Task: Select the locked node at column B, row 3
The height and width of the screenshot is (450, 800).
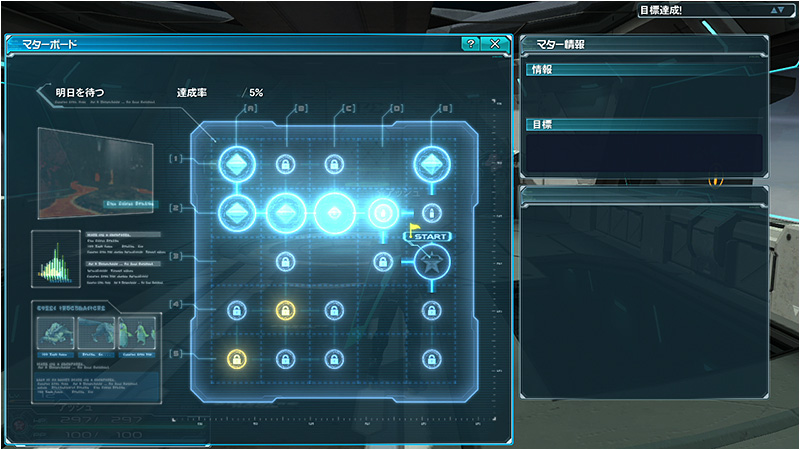Action: [x=285, y=262]
